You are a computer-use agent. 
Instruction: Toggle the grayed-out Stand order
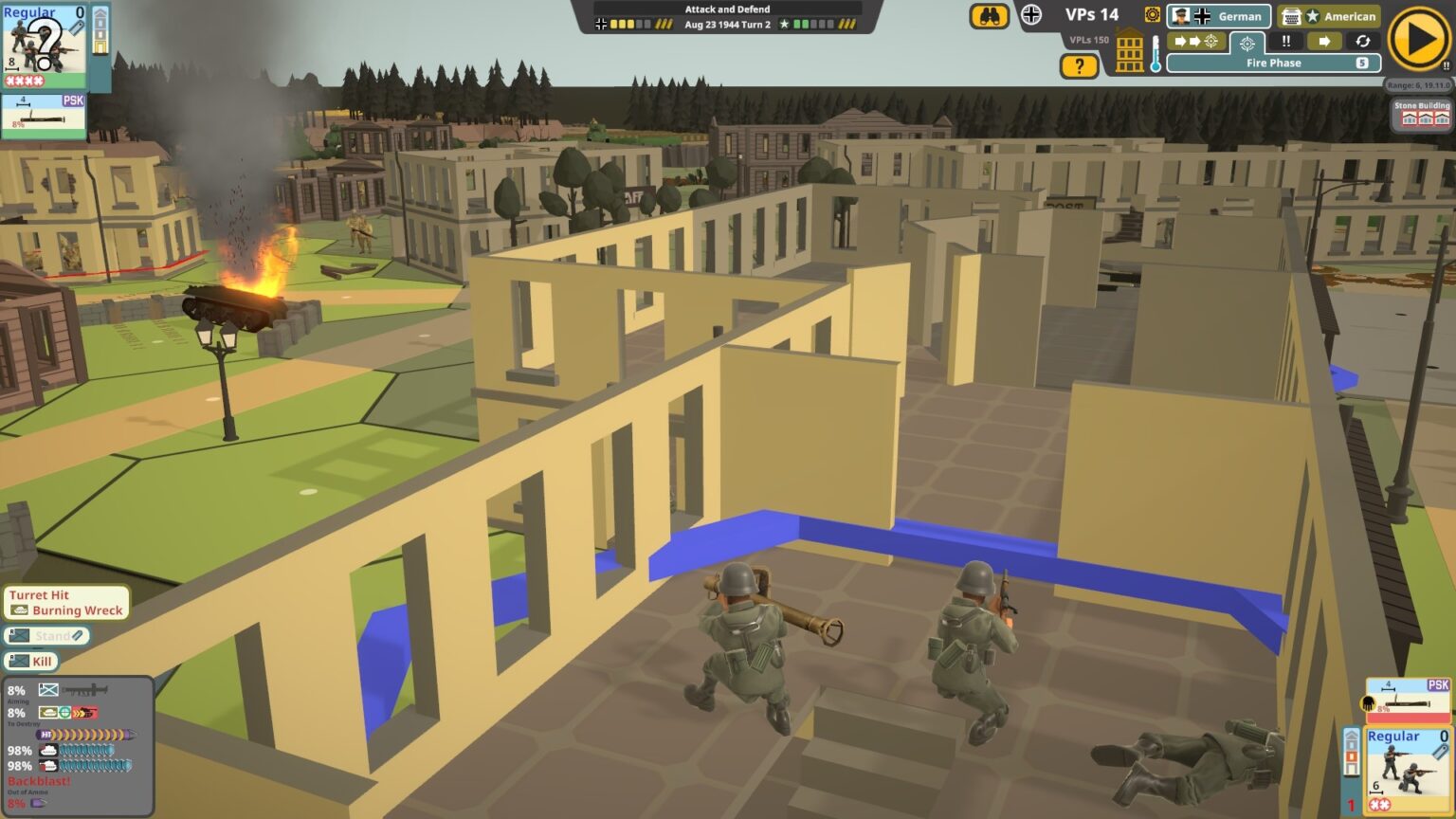(x=47, y=636)
